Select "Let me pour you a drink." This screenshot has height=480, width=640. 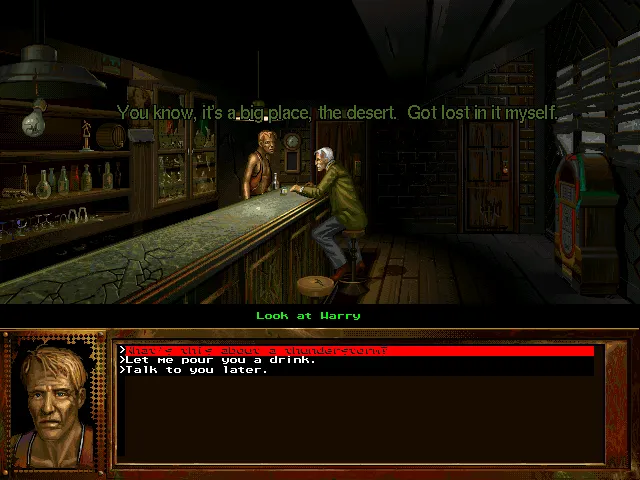click(x=220, y=360)
